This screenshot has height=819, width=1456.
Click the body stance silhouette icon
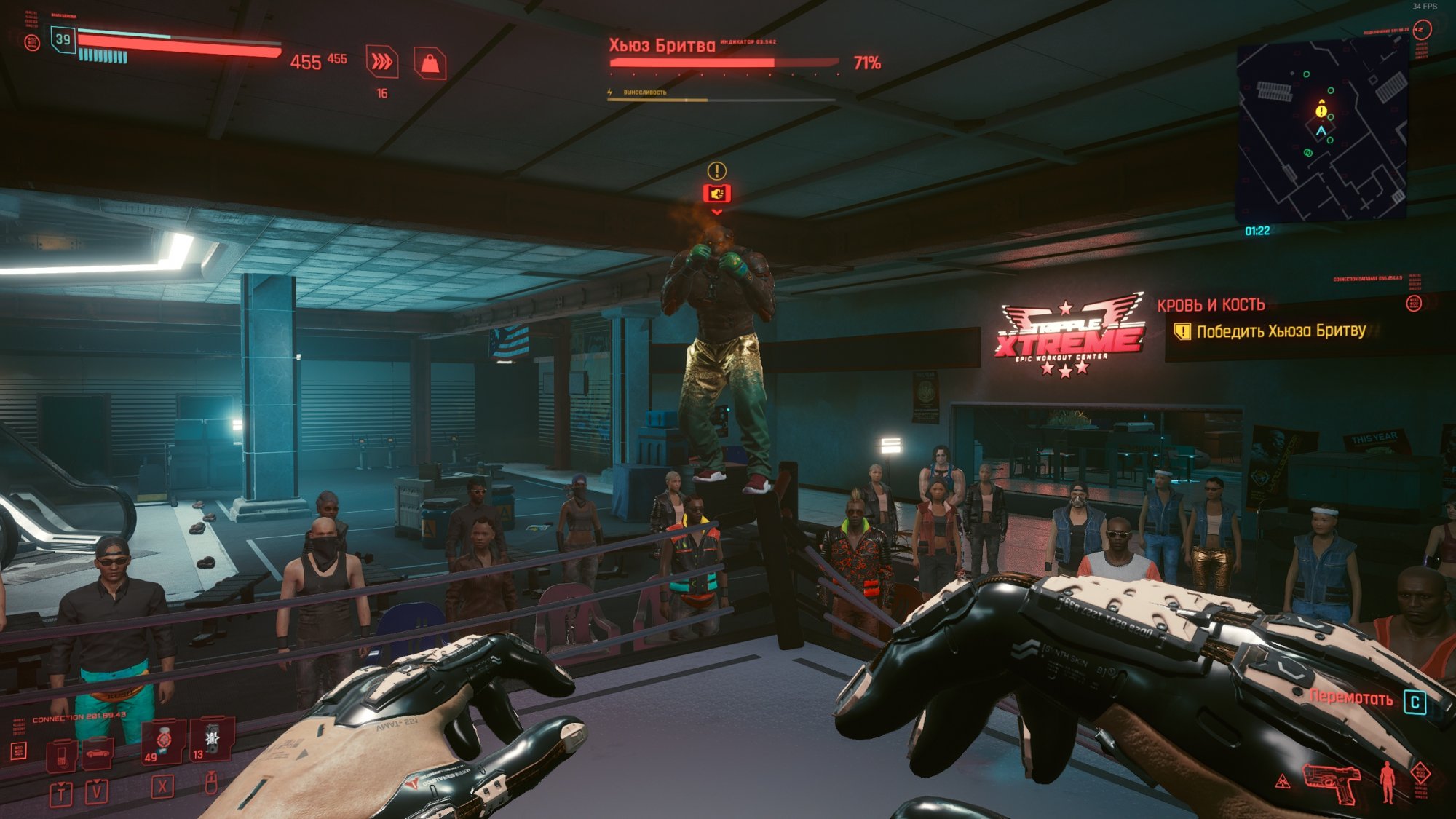(1387, 782)
